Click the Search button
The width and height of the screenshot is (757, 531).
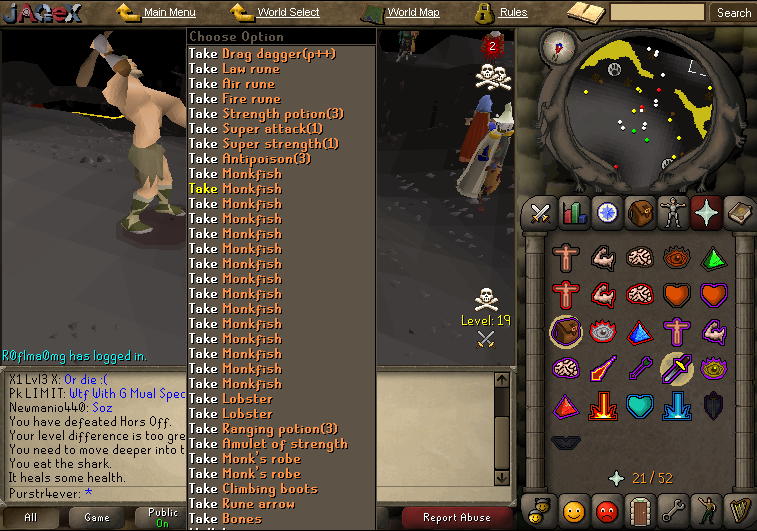pyautogui.click(x=733, y=13)
